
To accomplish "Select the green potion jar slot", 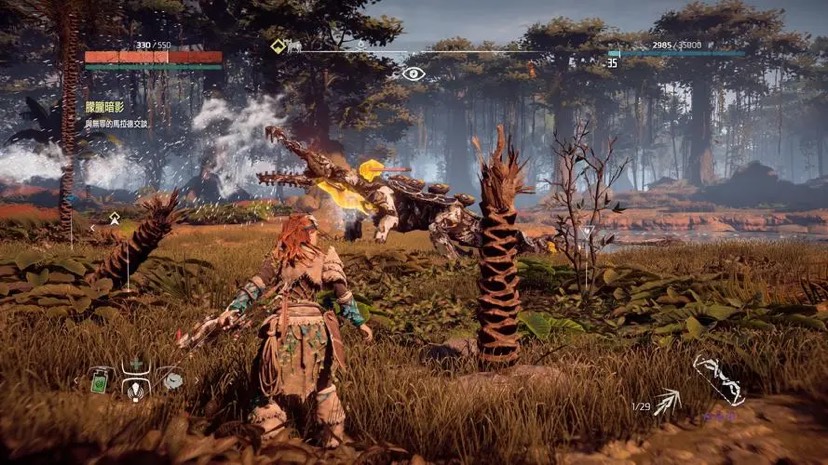I will (x=100, y=380).
